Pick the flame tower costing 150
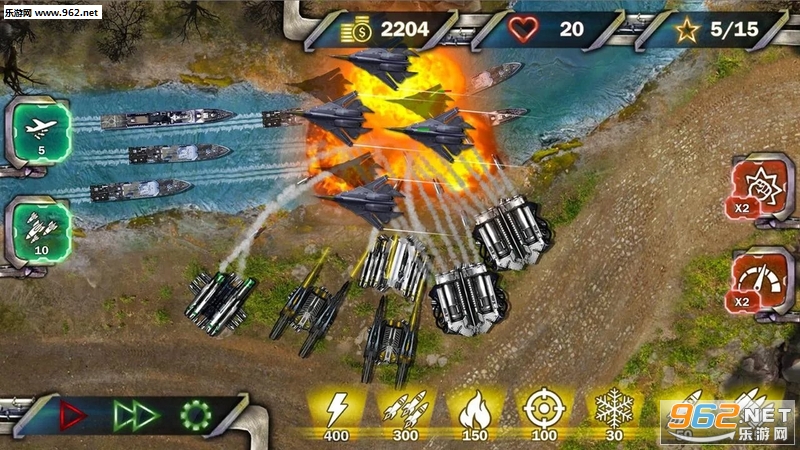Image resolution: width=800 pixels, height=450 pixels. point(473,411)
